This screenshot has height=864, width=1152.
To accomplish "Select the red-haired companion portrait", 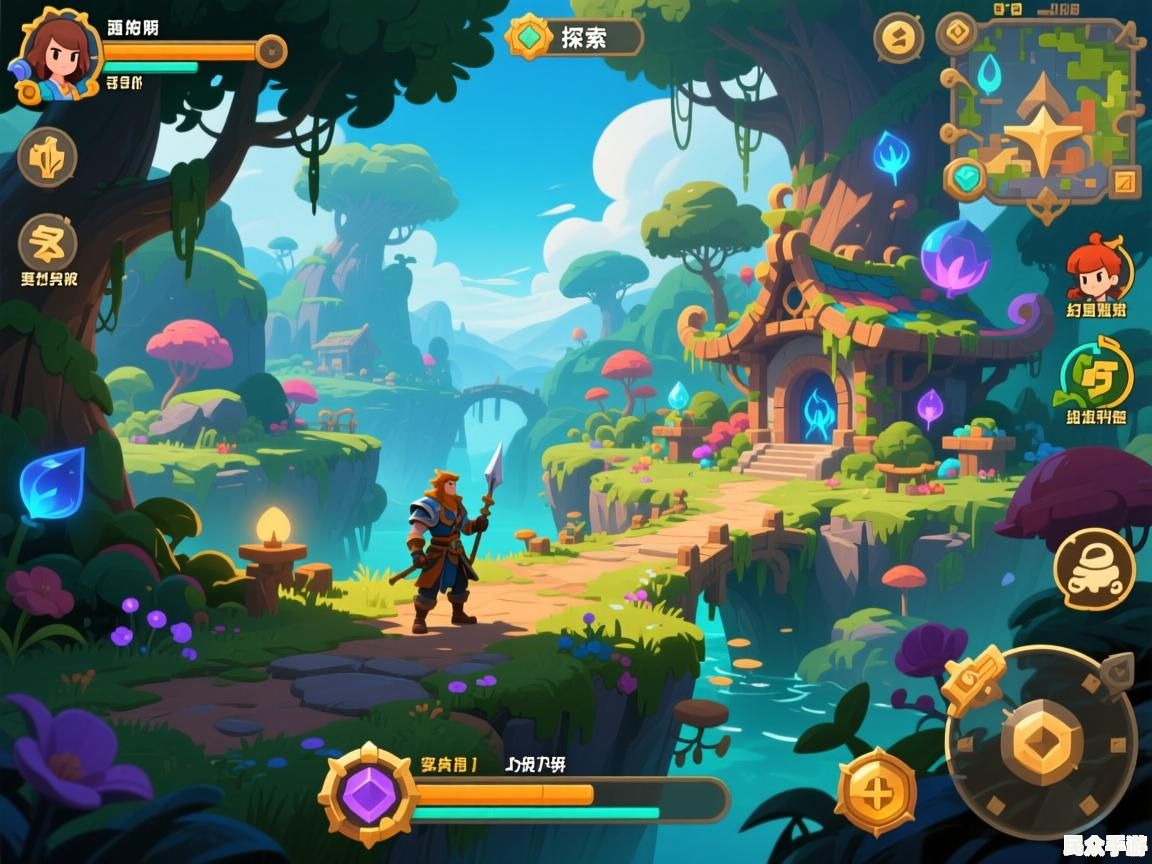I will click(1098, 267).
